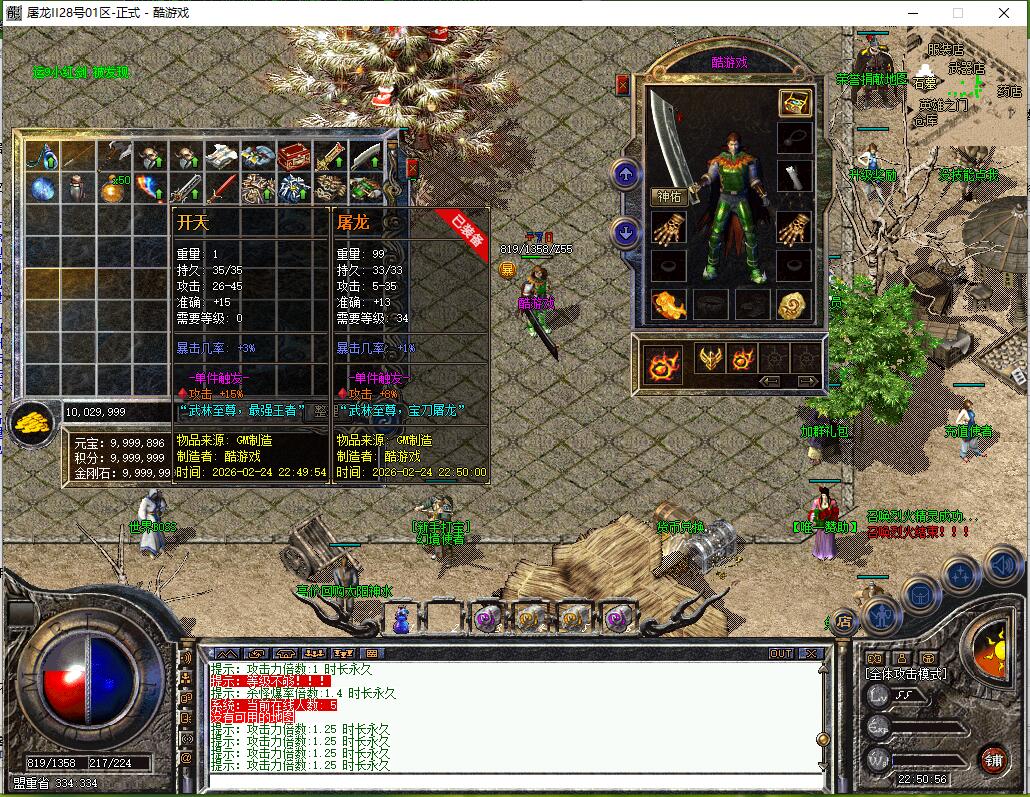Image resolution: width=1030 pixels, height=797 pixels.
Task: Go to previous page with up arrow button
Action: pyautogui.click(x=626, y=175)
